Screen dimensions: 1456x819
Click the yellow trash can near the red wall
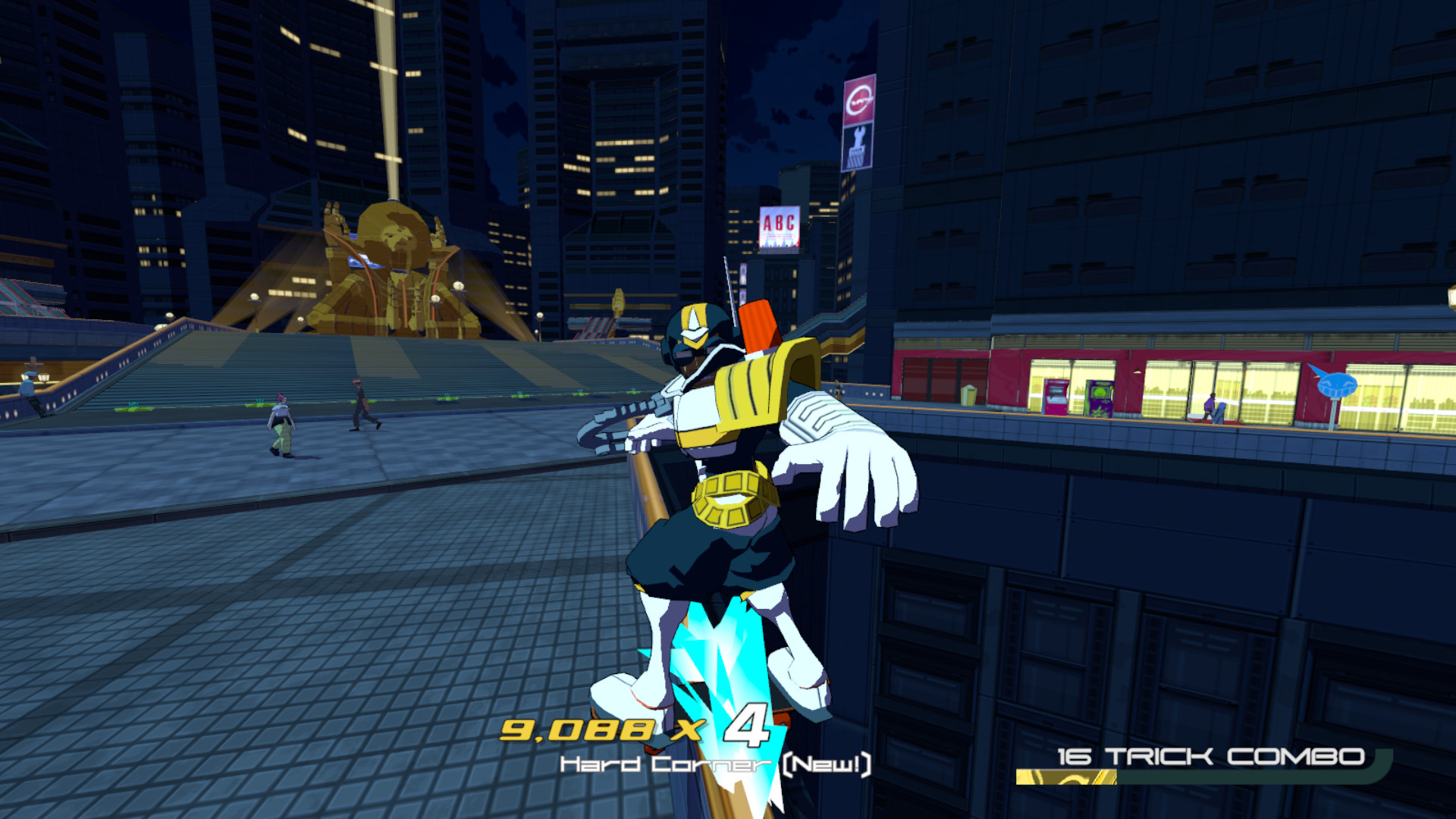(969, 396)
